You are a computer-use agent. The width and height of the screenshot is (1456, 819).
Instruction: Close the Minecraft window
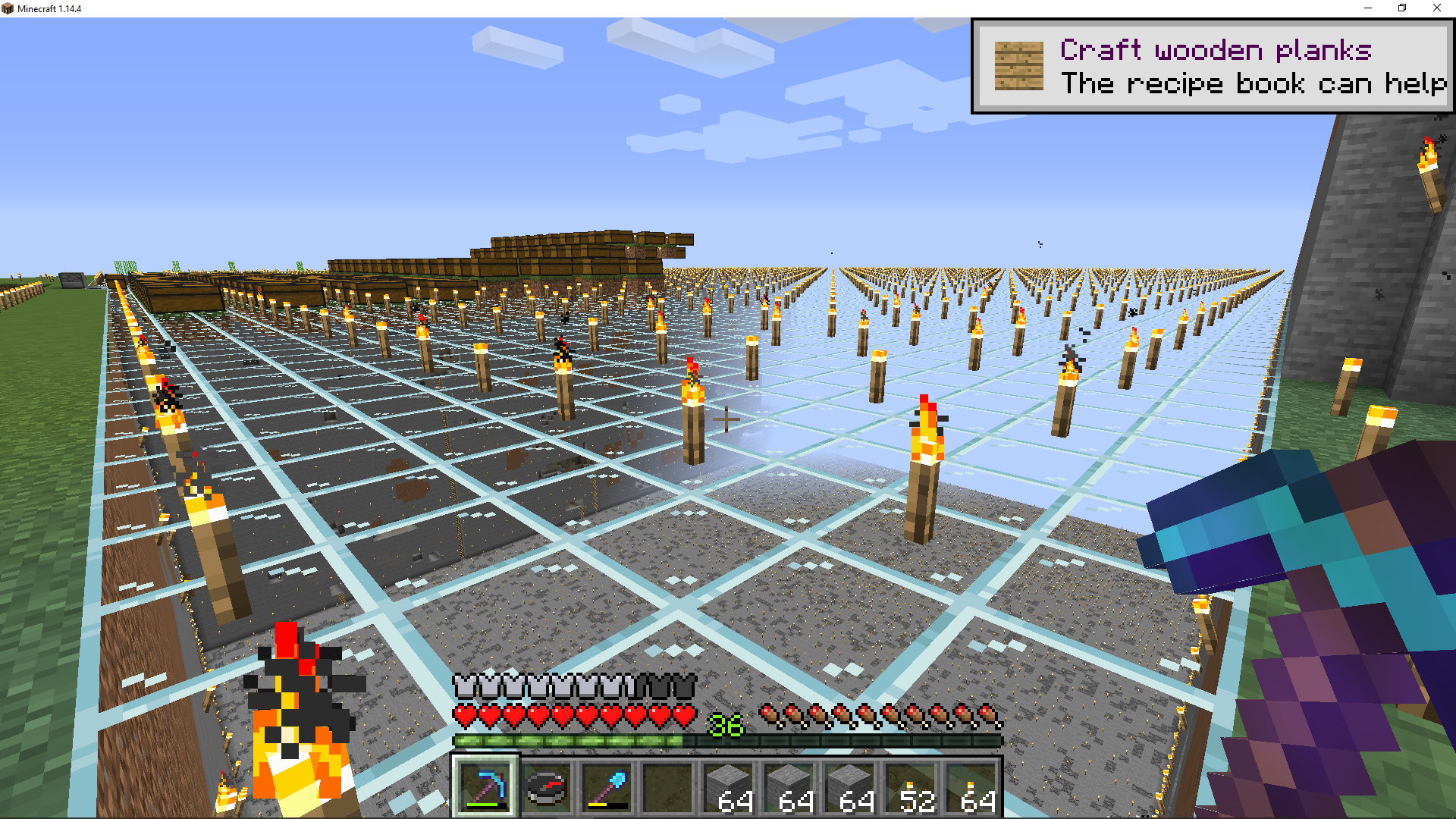[x=1436, y=8]
